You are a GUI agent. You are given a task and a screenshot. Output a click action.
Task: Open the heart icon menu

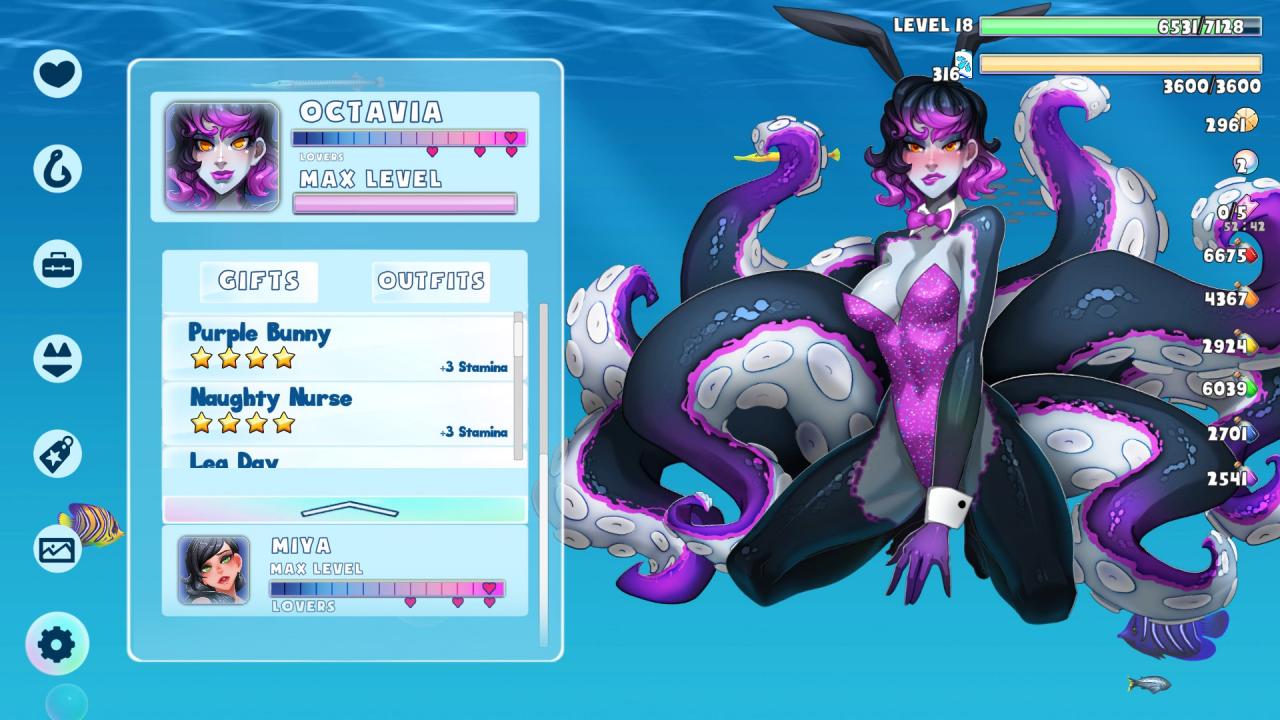click(x=58, y=73)
